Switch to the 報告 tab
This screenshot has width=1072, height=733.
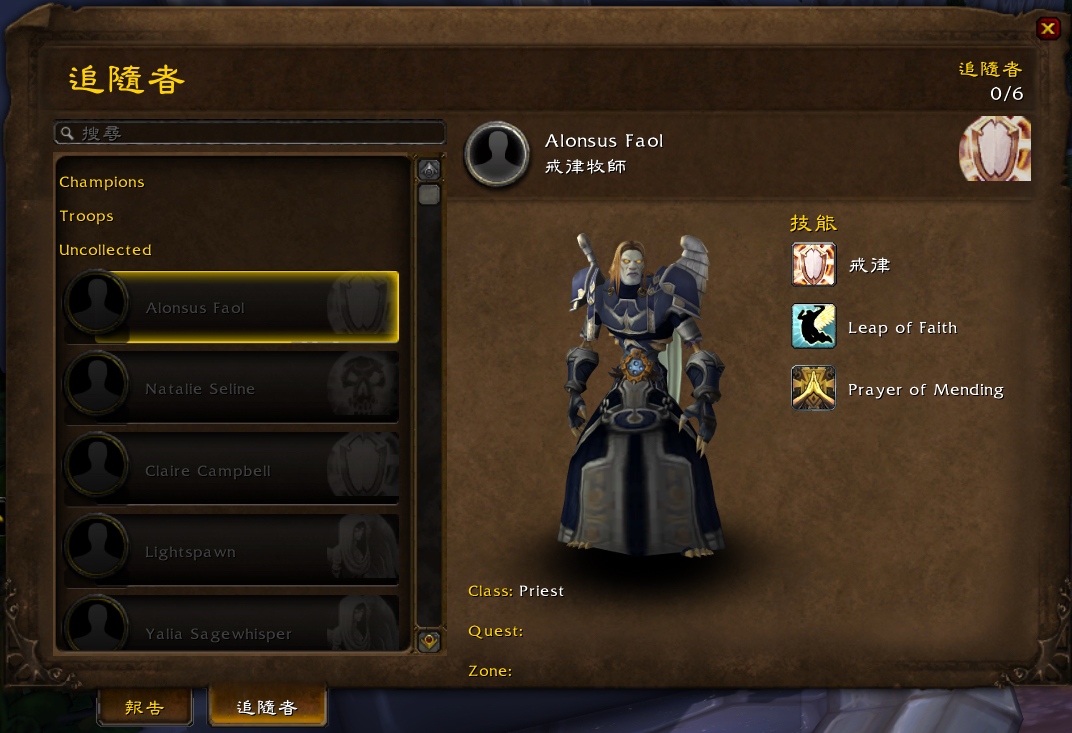tap(144, 707)
